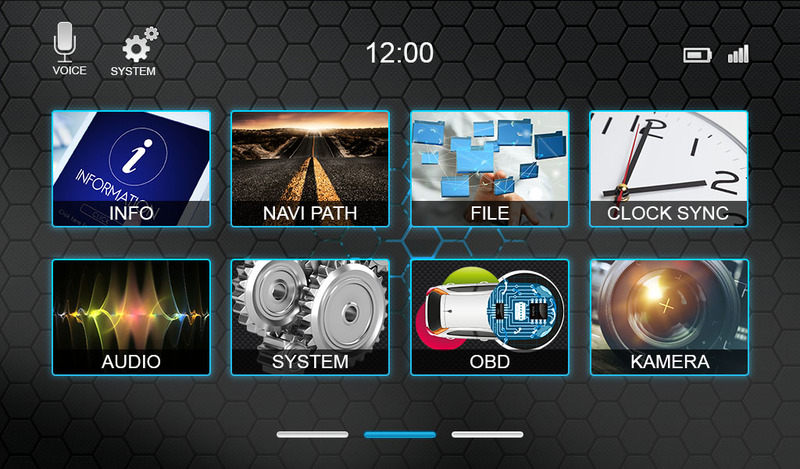
Task: Open the KAMERA tile
Action: pyautogui.click(x=669, y=317)
